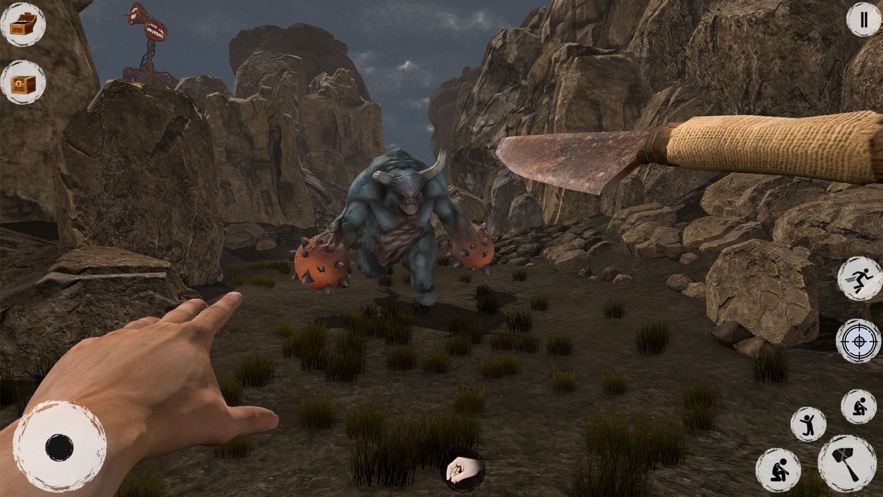
Task: Tap the jump figure button
Action: click(808, 424)
